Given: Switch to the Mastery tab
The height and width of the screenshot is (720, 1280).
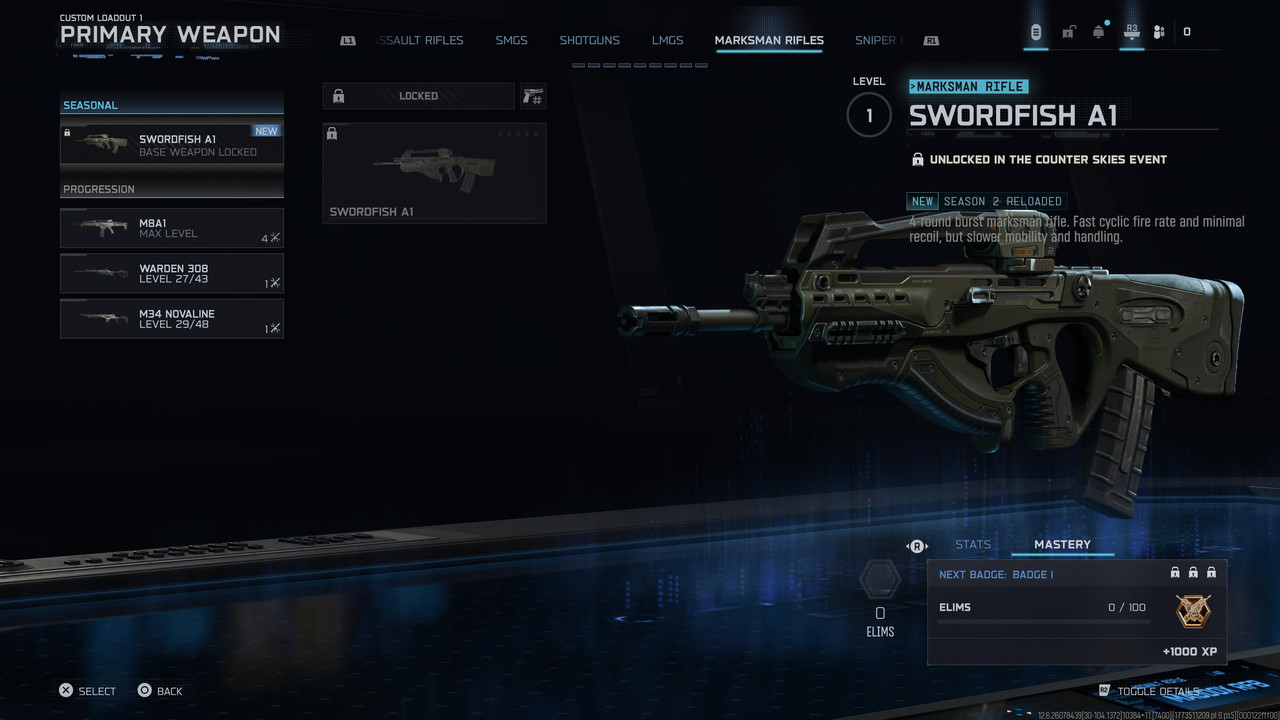Looking at the screenshot, I should (x=1062, y=545).
